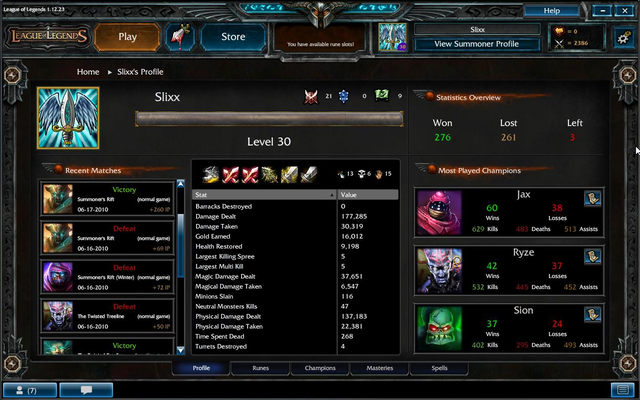The height and width of the screenshot is (400, 640).
Task: Select the Summoner's Rift (Winter) match
Action: pos(108,277)
